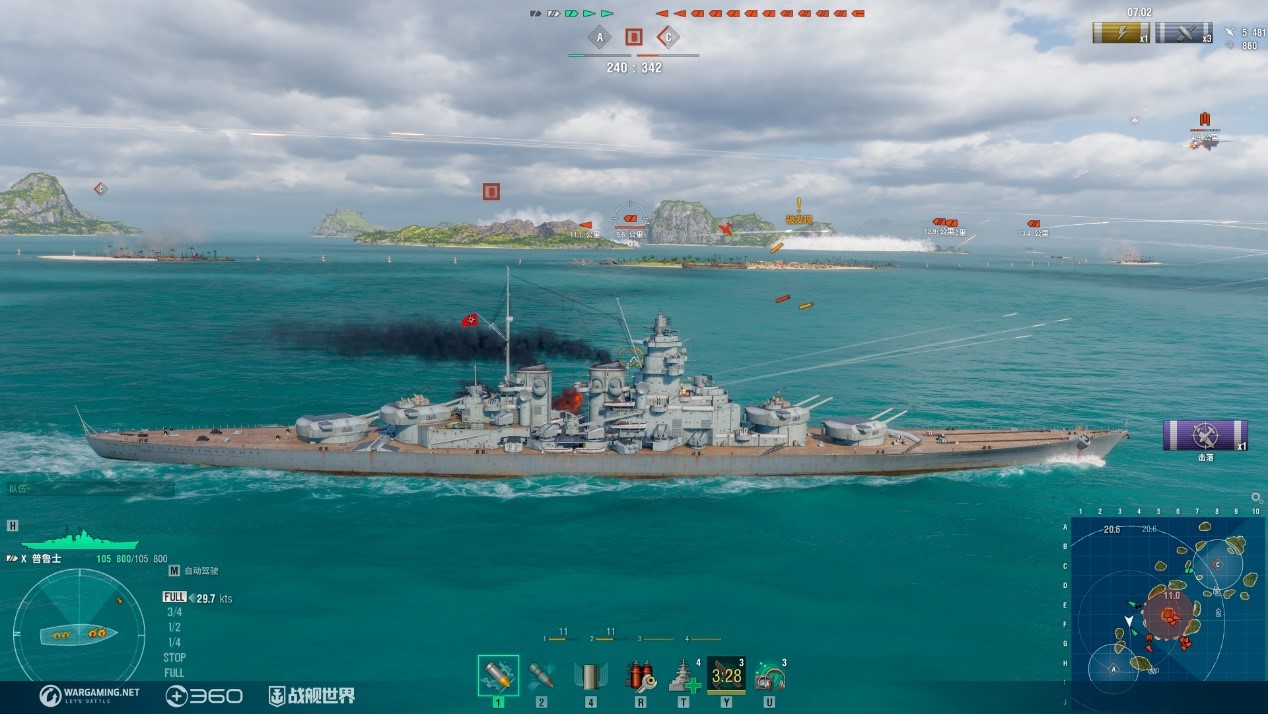Open minimap settings with the gear icon
This screenshot has height=714, width=1268.
[1256, 498]
